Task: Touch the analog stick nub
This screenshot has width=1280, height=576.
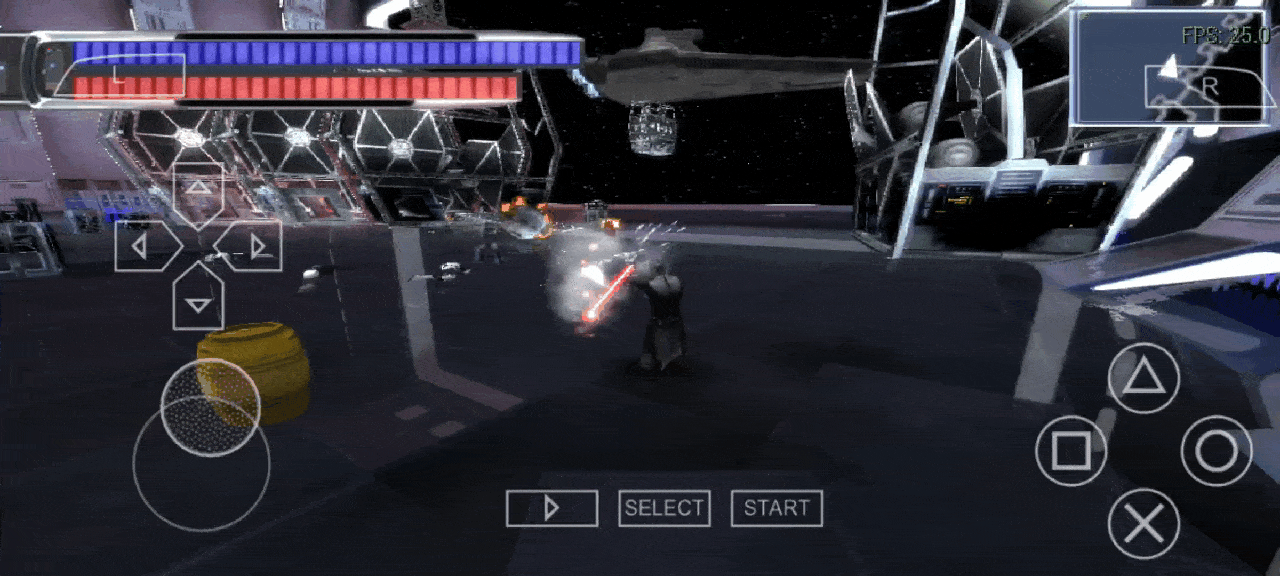Action: pos(210,407)
